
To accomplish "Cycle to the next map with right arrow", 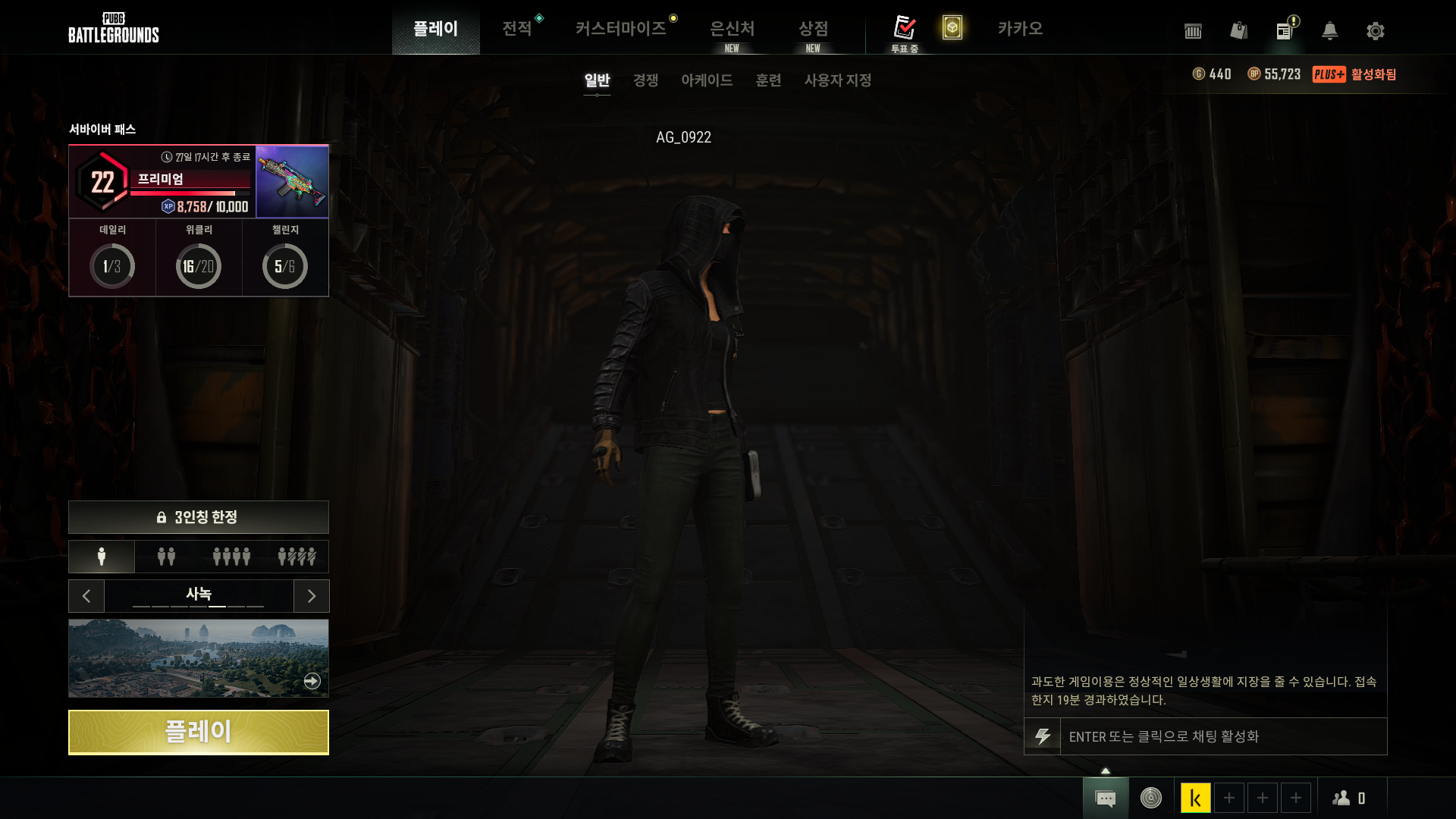I will pyautogui.click(x=311, y=596).
